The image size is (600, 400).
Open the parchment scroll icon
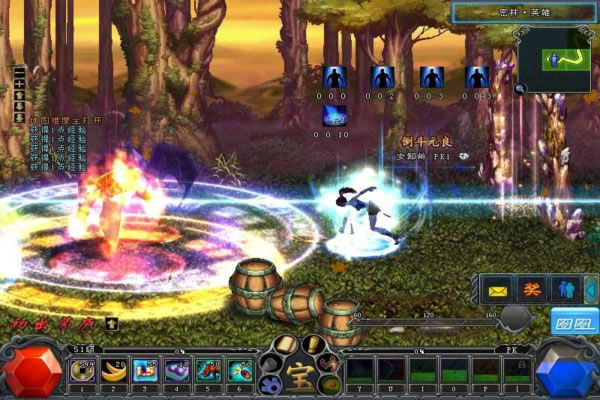point(284,347)
